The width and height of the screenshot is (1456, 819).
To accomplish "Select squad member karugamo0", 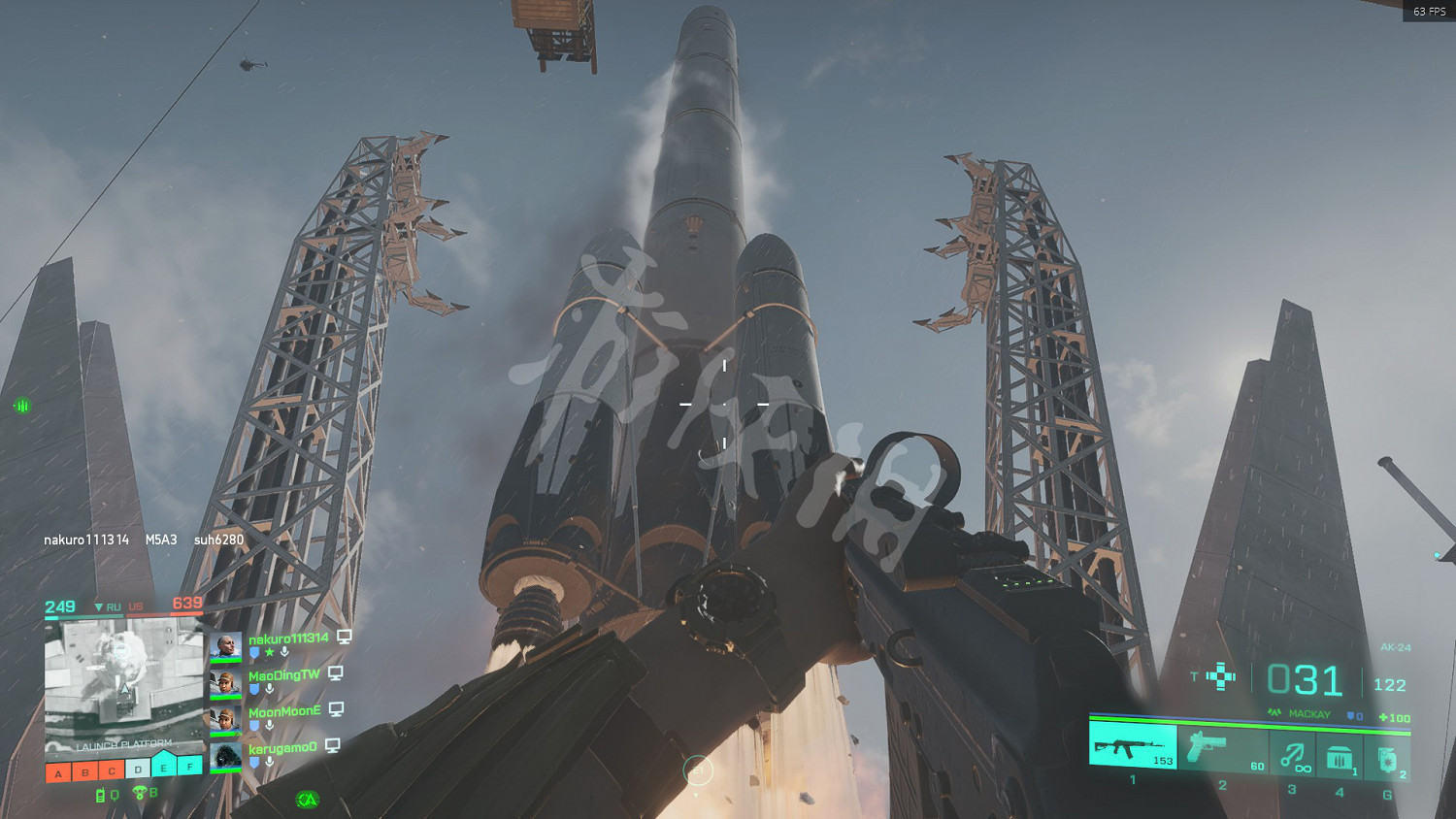I will click(x=281, y=748).
